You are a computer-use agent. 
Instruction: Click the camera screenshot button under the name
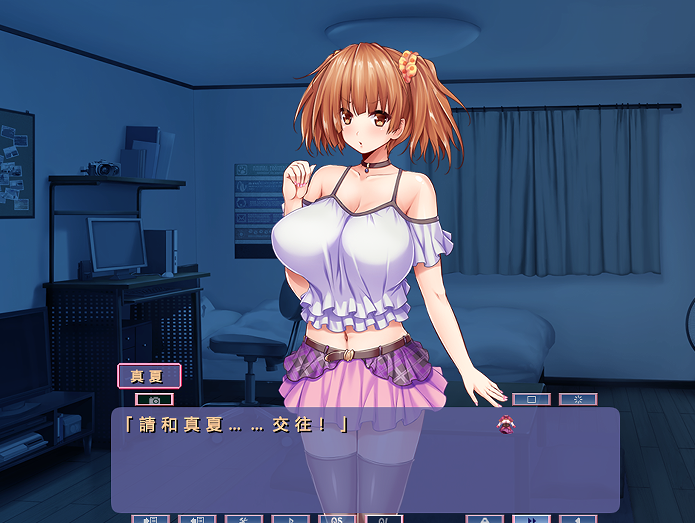pos(154,399)
